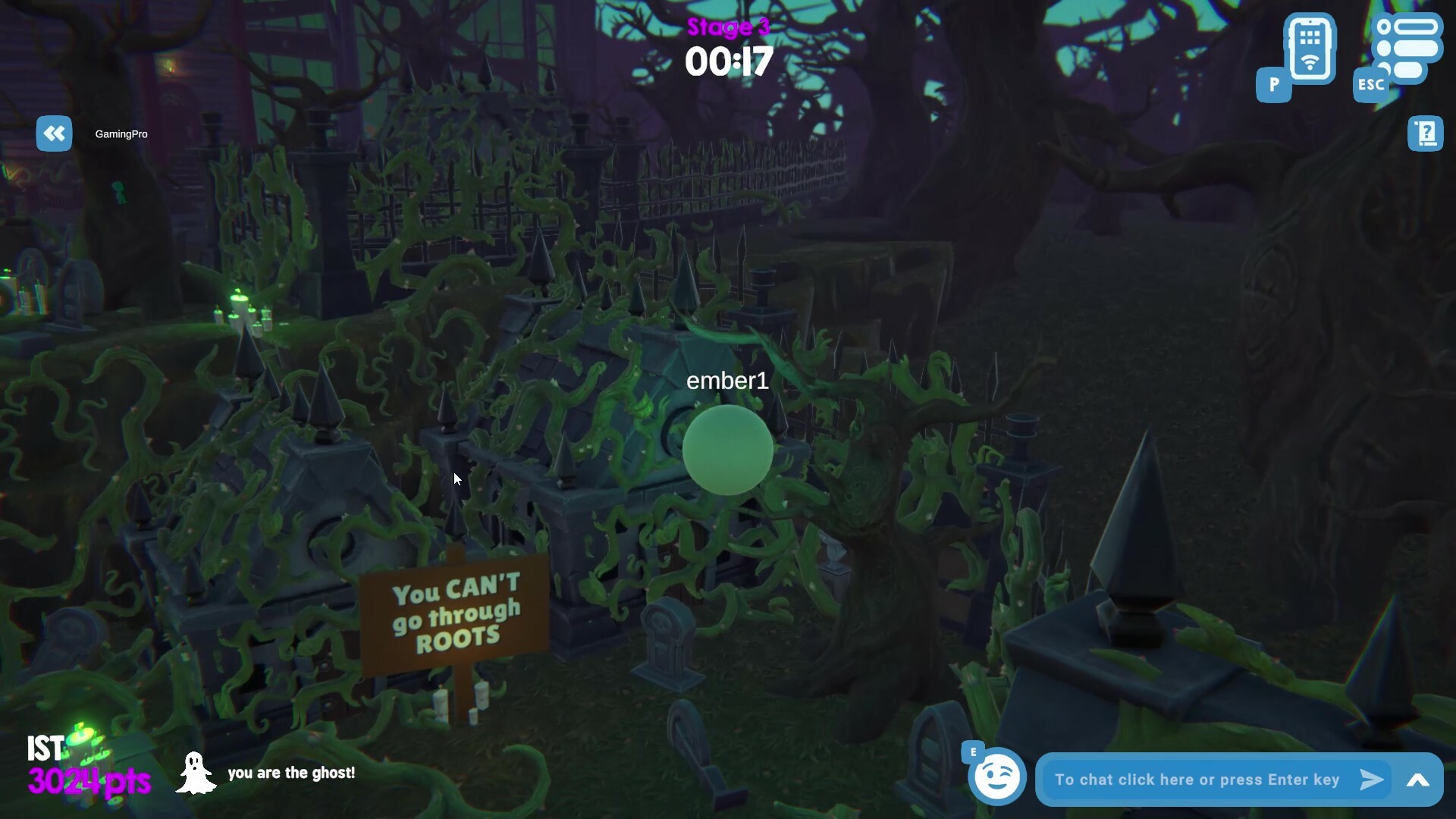The width and height of the screenshot is (1456, 819).
Task: Click the E keybind badge on emote icon
Action: coord(973,752)
